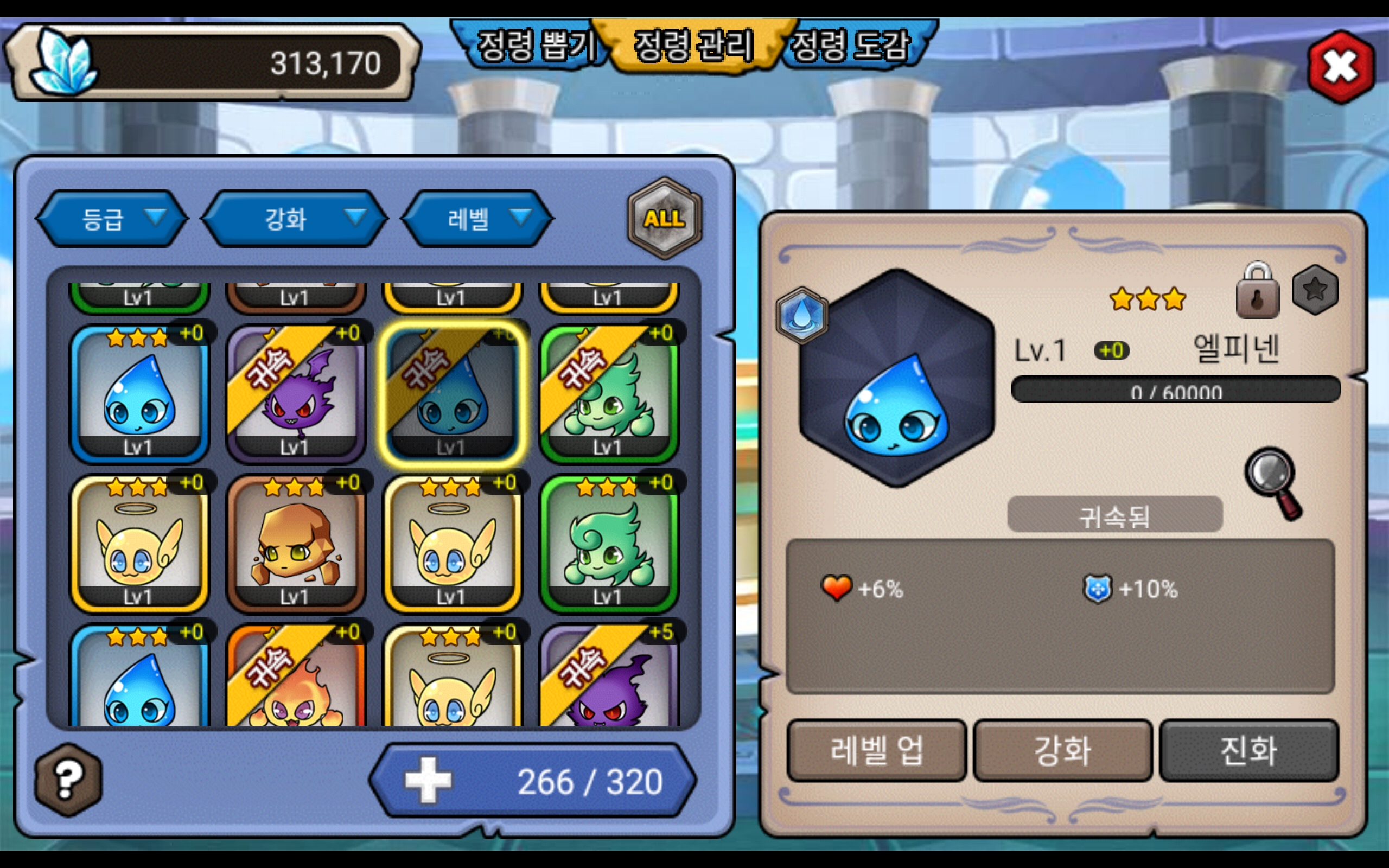Screen dimensions: 1389x868
Task: Toggle the padlock lock icon
Action: 1257,292
